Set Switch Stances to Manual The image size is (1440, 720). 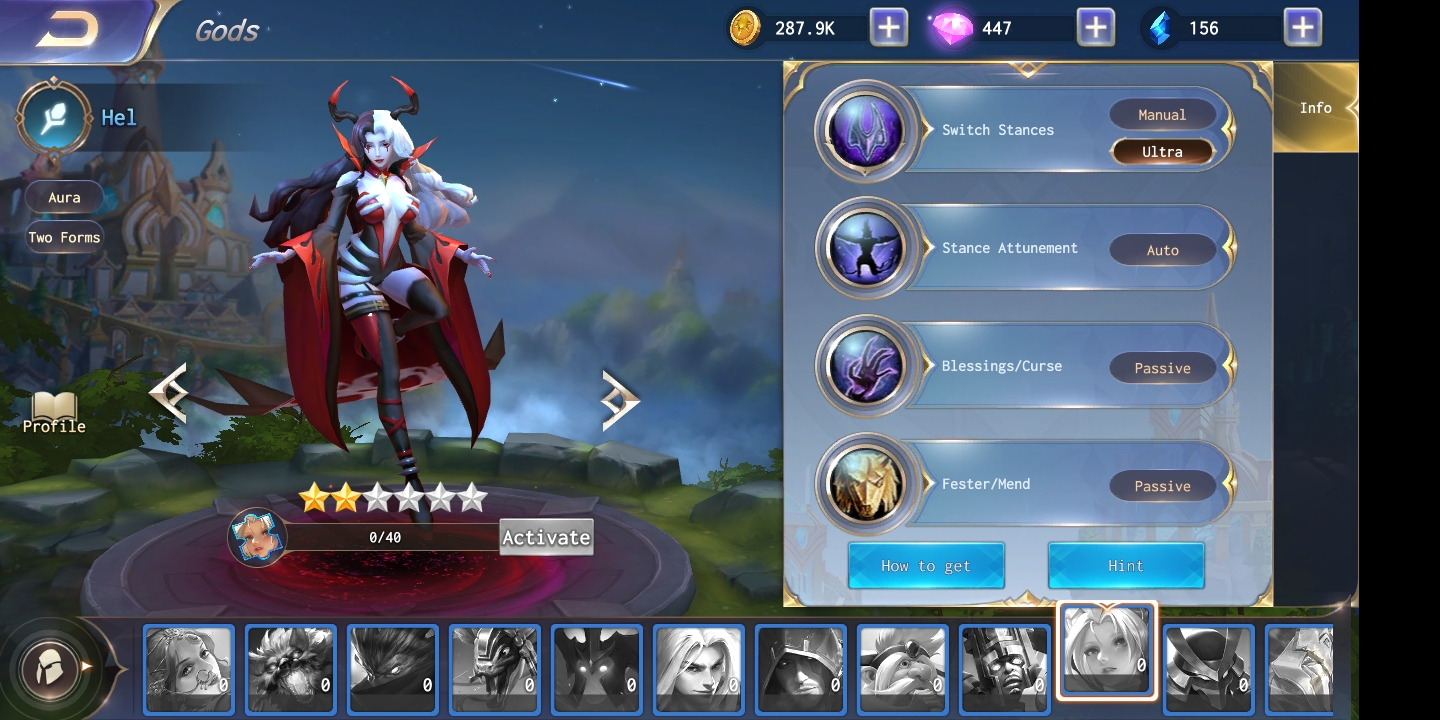pyautogui.click(x=1163, y=114)
